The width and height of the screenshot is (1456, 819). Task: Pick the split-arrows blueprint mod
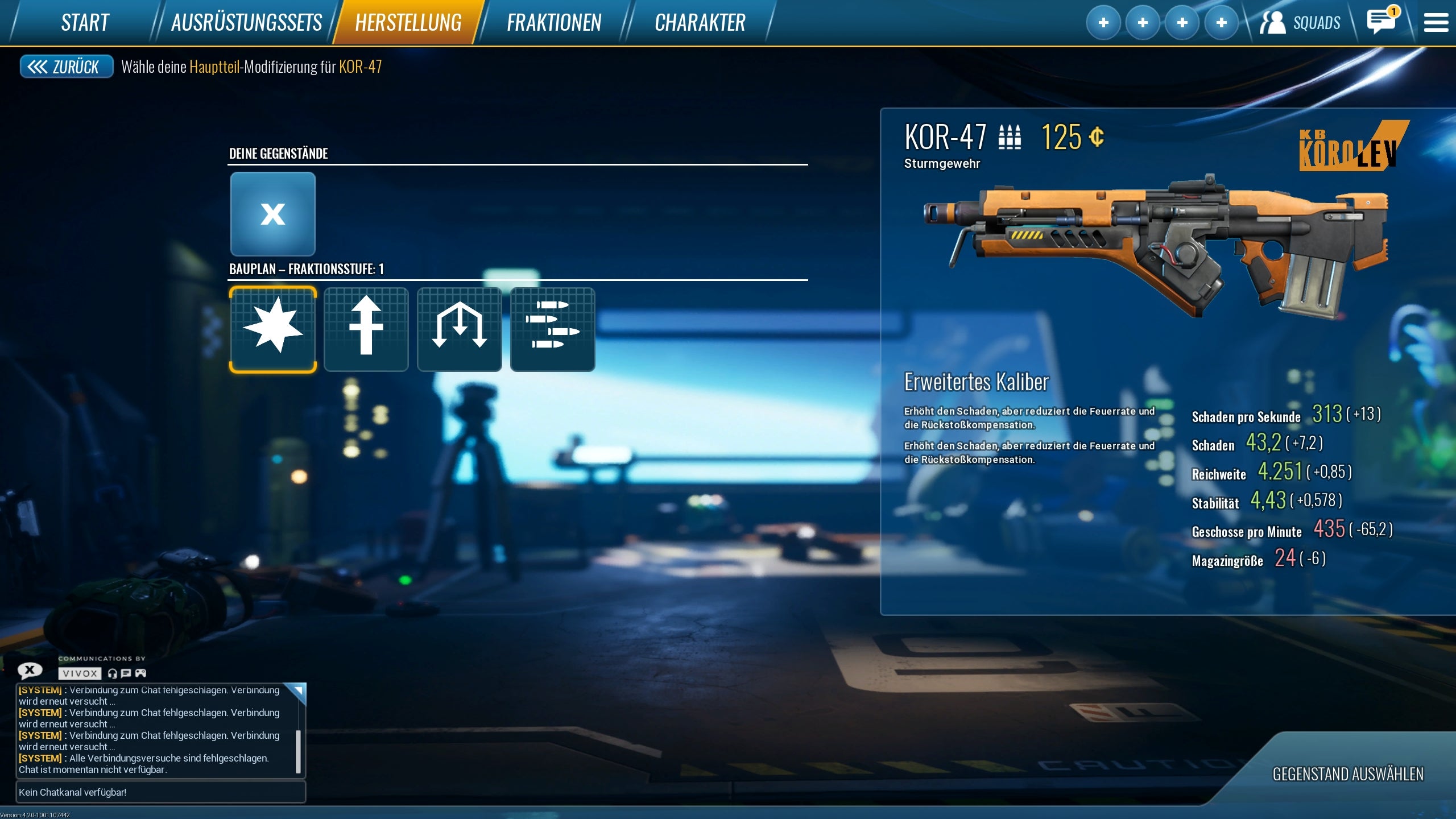[460, 329]
